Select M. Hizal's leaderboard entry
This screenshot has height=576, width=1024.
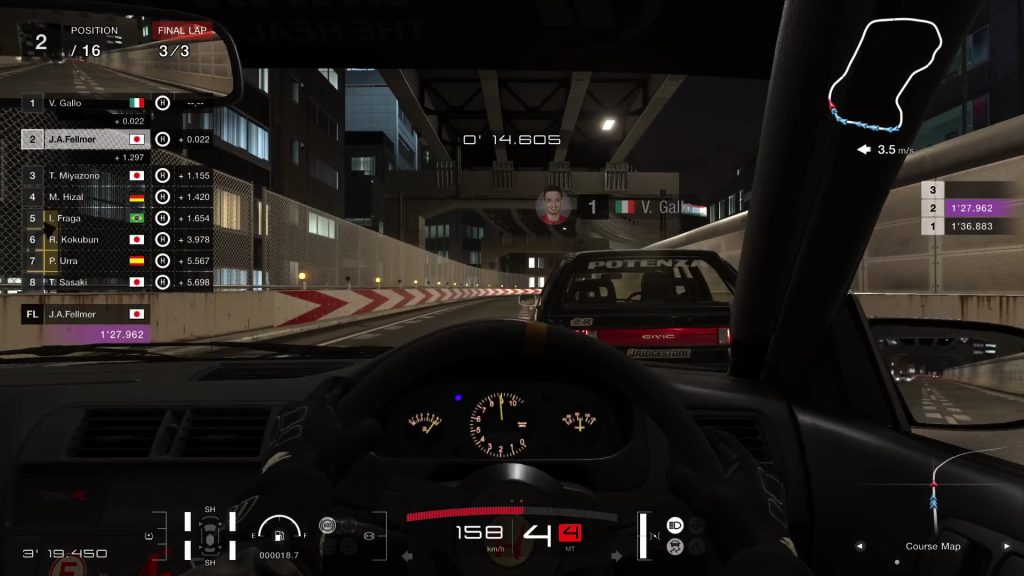85,197
